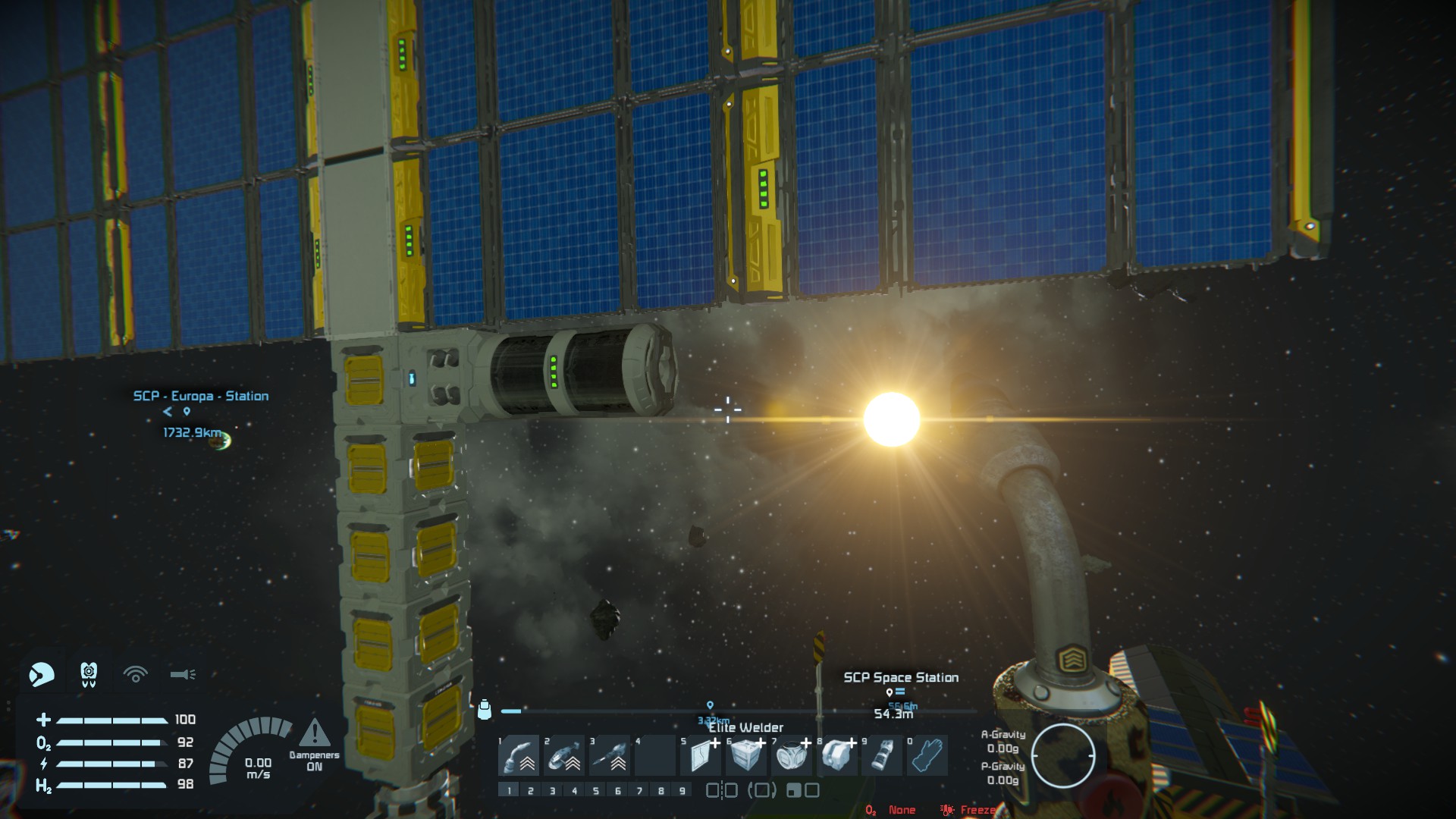Choose the curved block in slot 8
Viewport: 1456px width, 819px height.
(x=836, y=755)
